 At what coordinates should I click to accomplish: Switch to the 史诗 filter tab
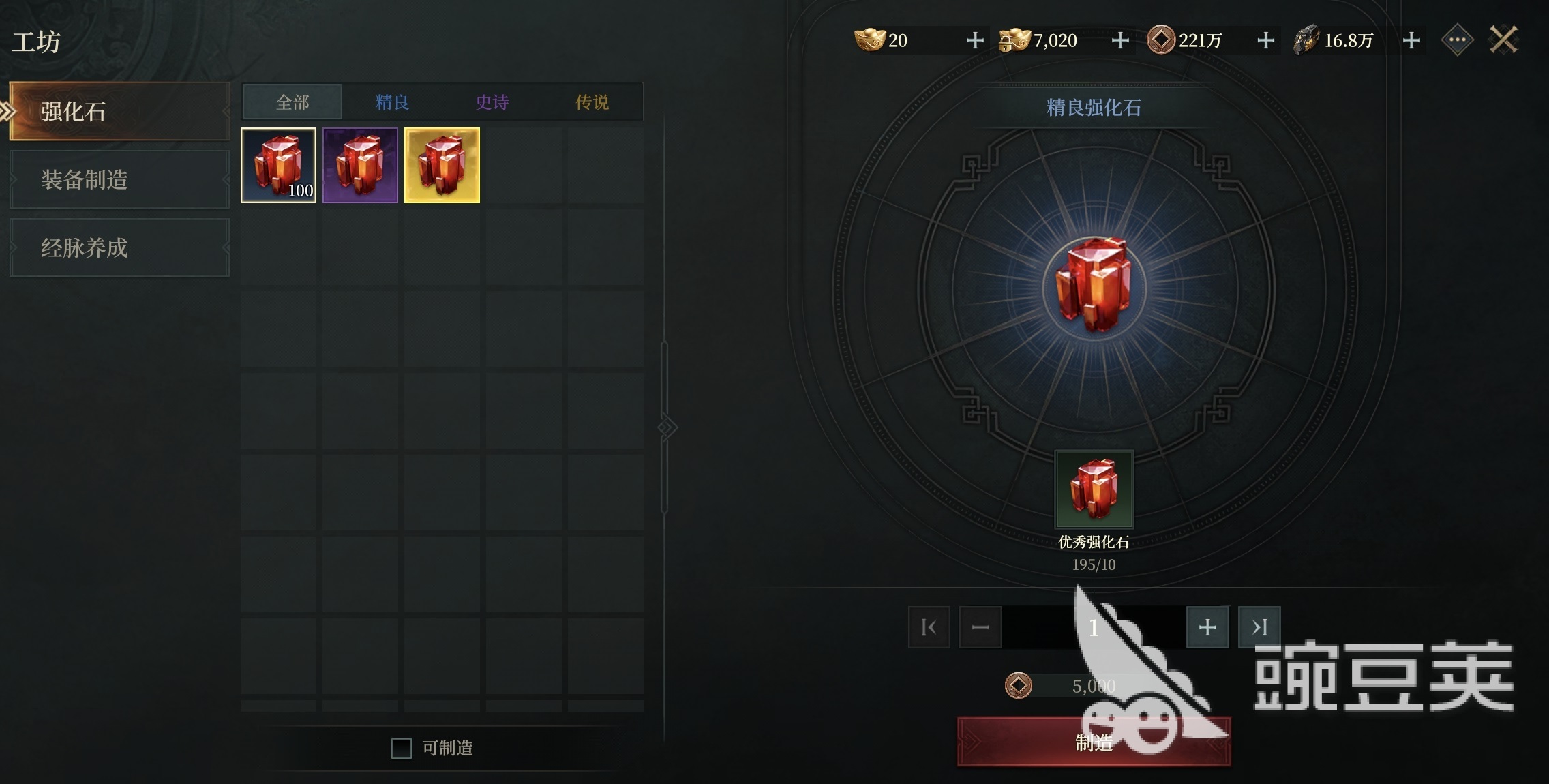coord(492,102)
